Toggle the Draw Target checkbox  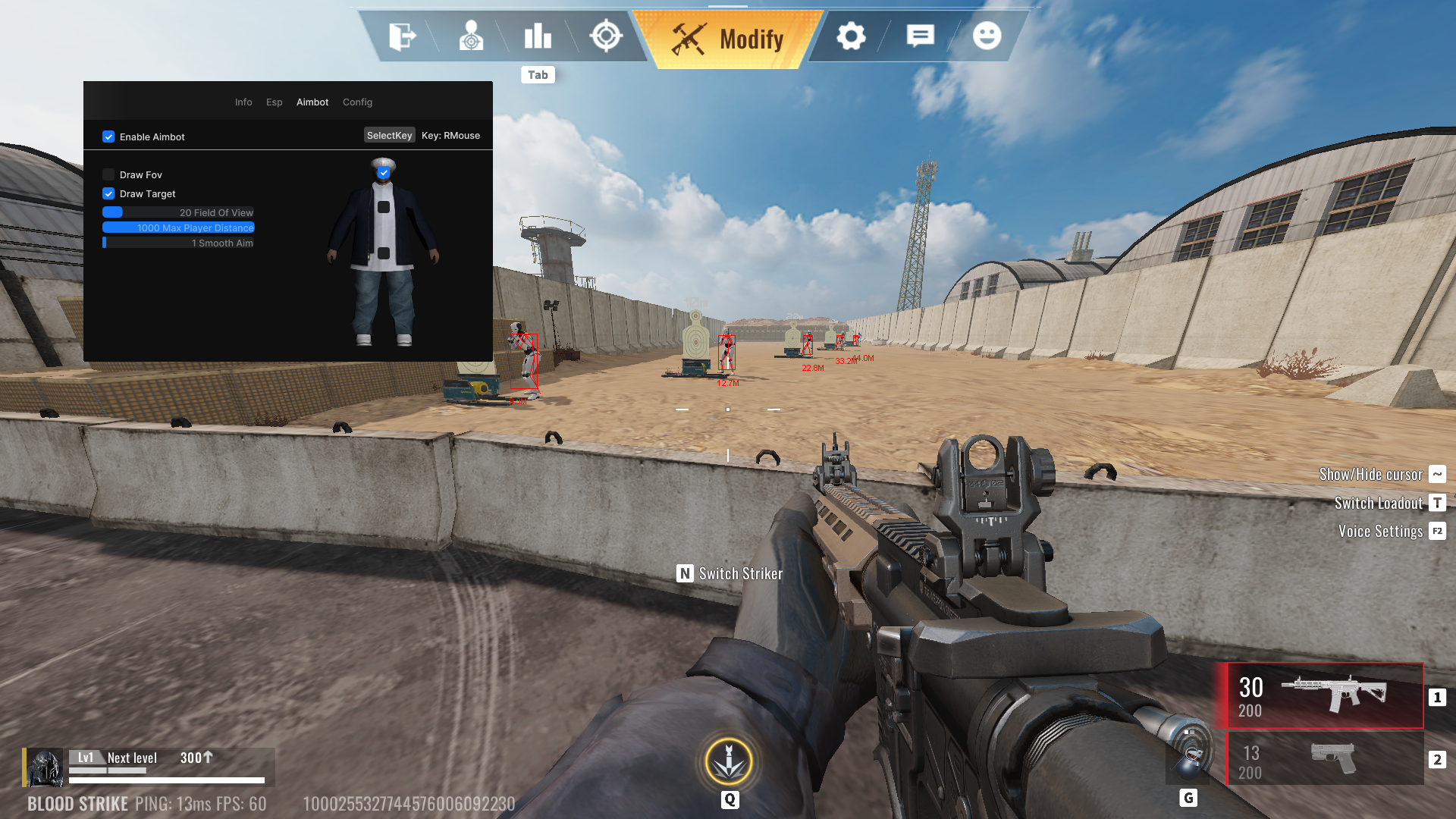pos(108,194)
